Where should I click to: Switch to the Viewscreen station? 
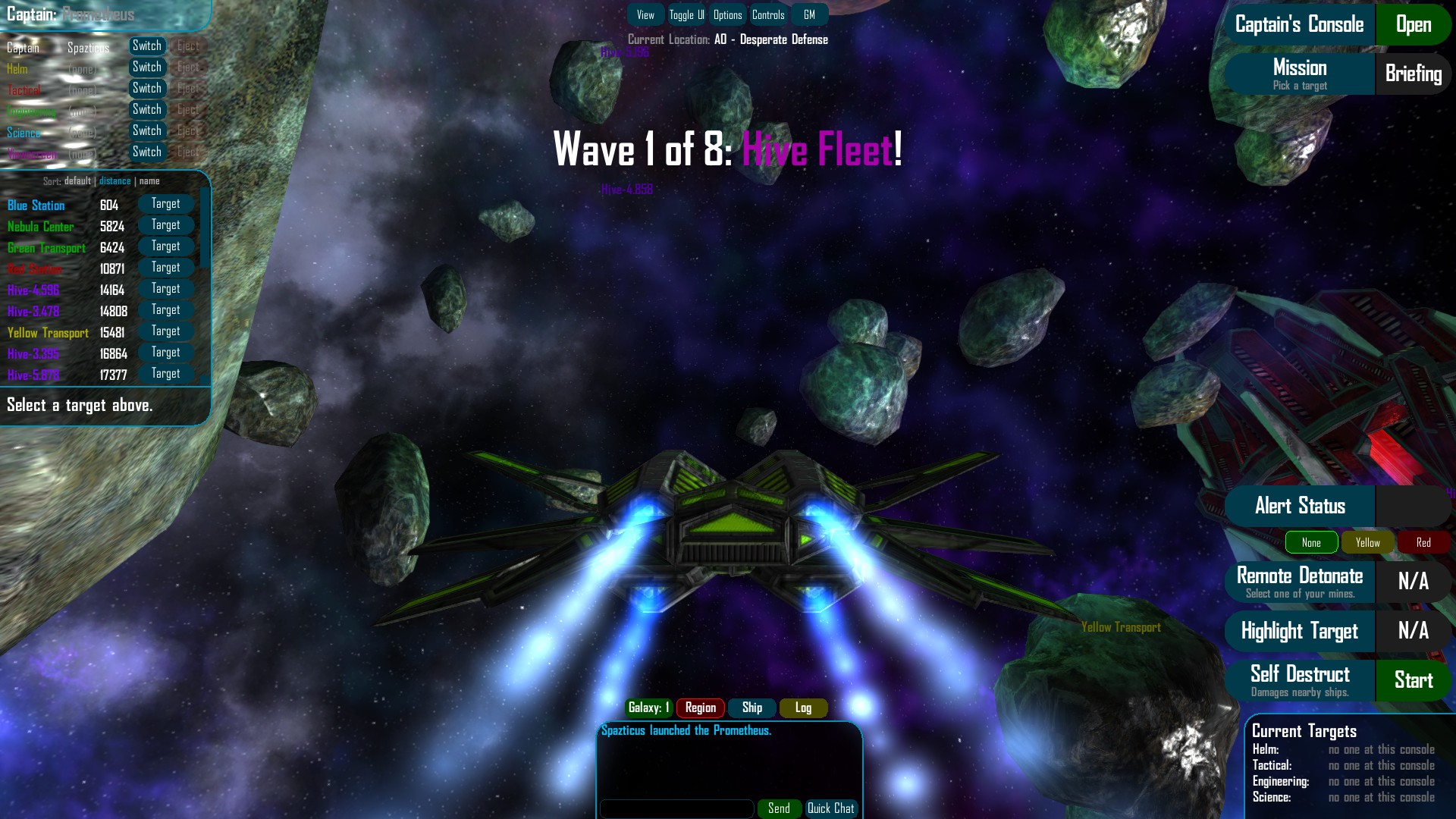(147, 152)
